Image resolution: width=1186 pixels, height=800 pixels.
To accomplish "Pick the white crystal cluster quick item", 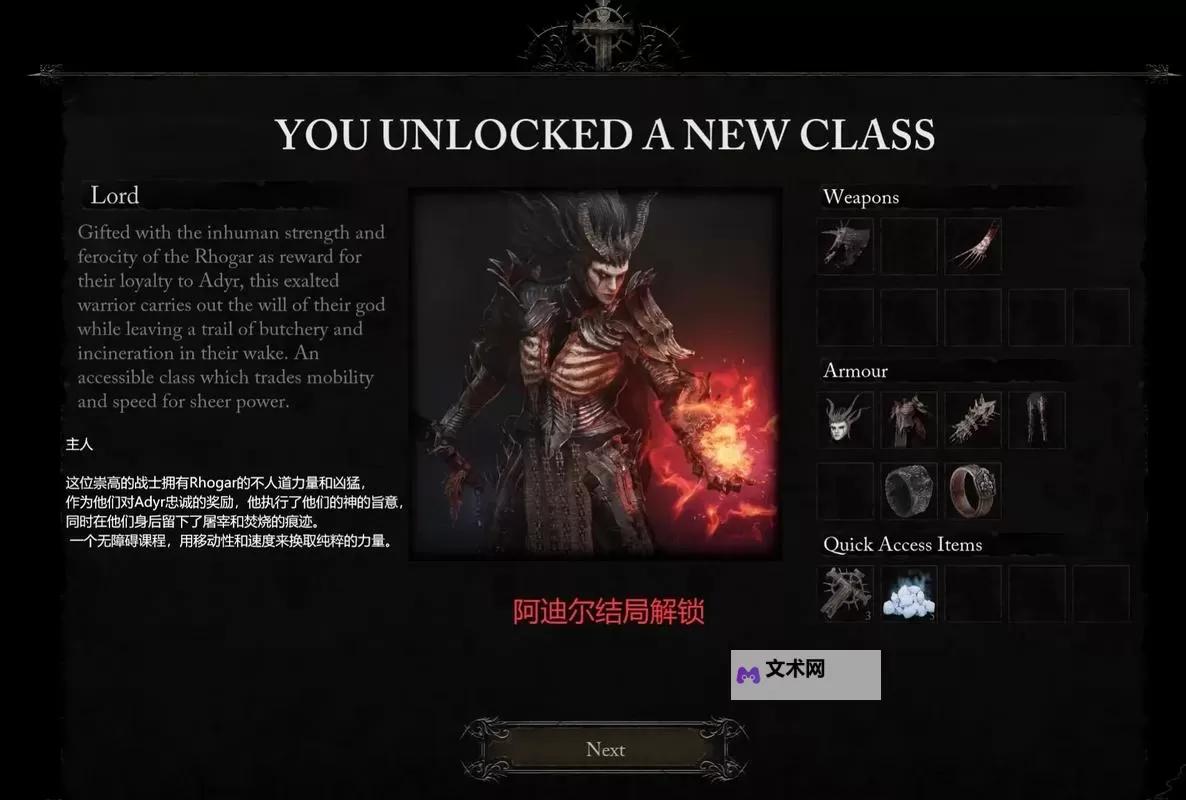I will point(909,594).
